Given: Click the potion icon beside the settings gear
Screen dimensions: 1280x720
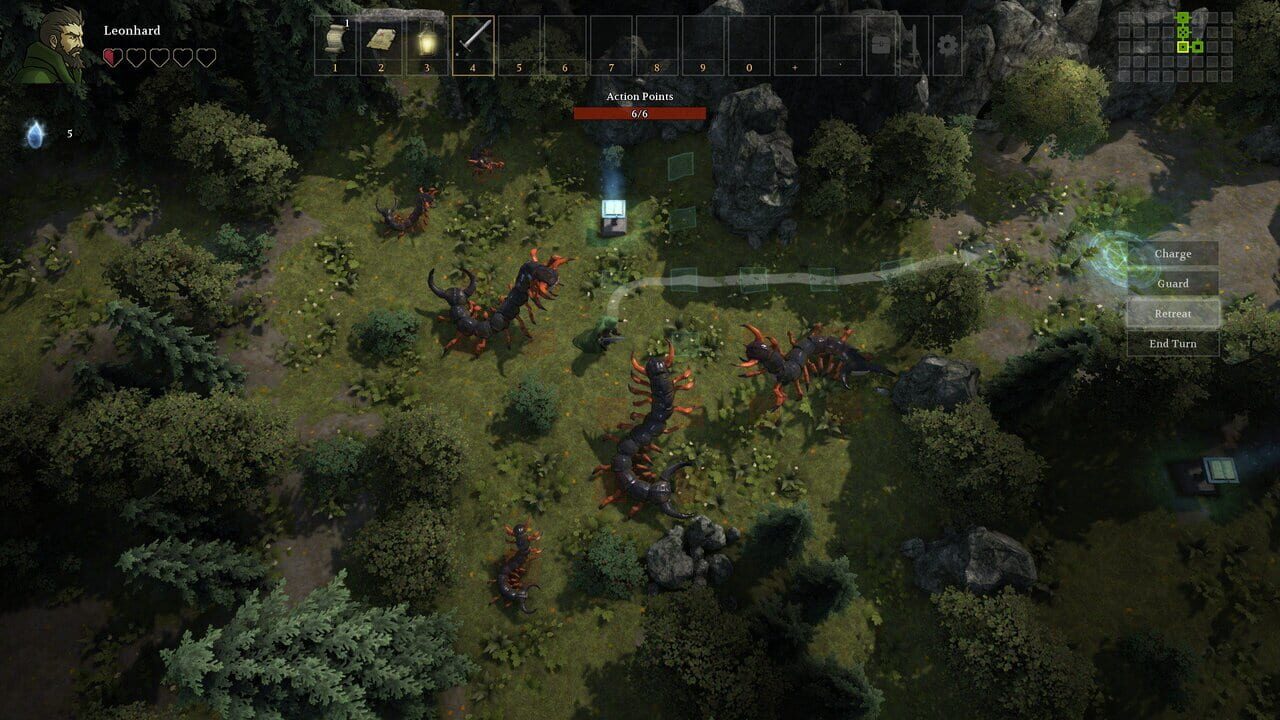Looking at the screenshot, I should tap(912, 43).
